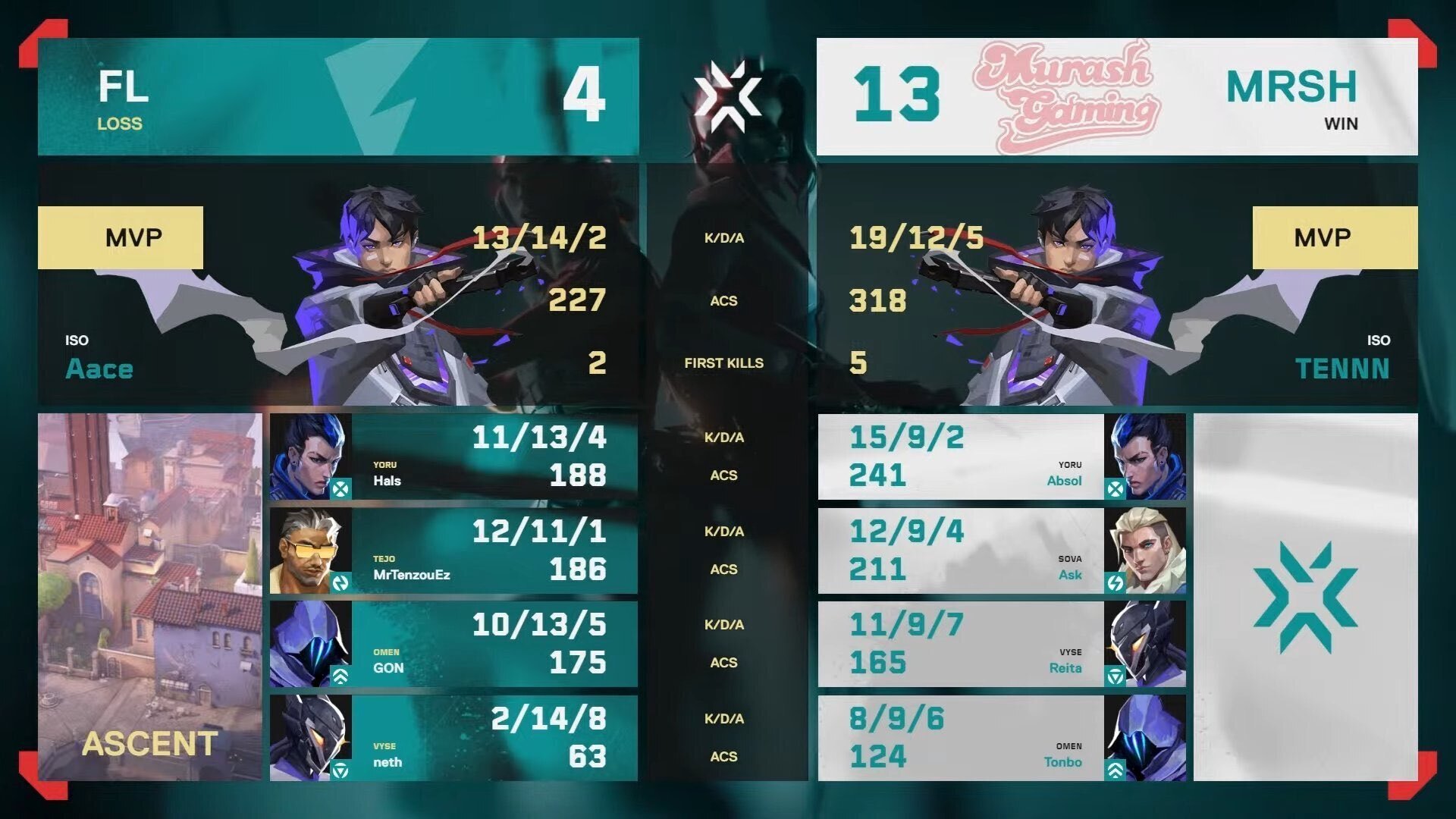
Task: Select Hals's Yoru player row
Action: 453,457
